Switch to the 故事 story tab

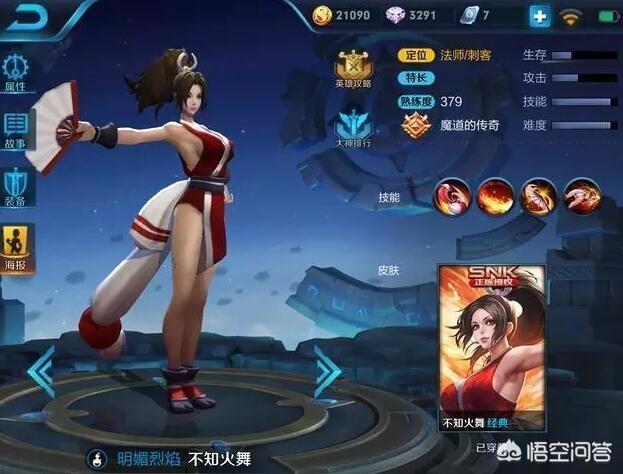pyautogui.click(x=16, y=129)
